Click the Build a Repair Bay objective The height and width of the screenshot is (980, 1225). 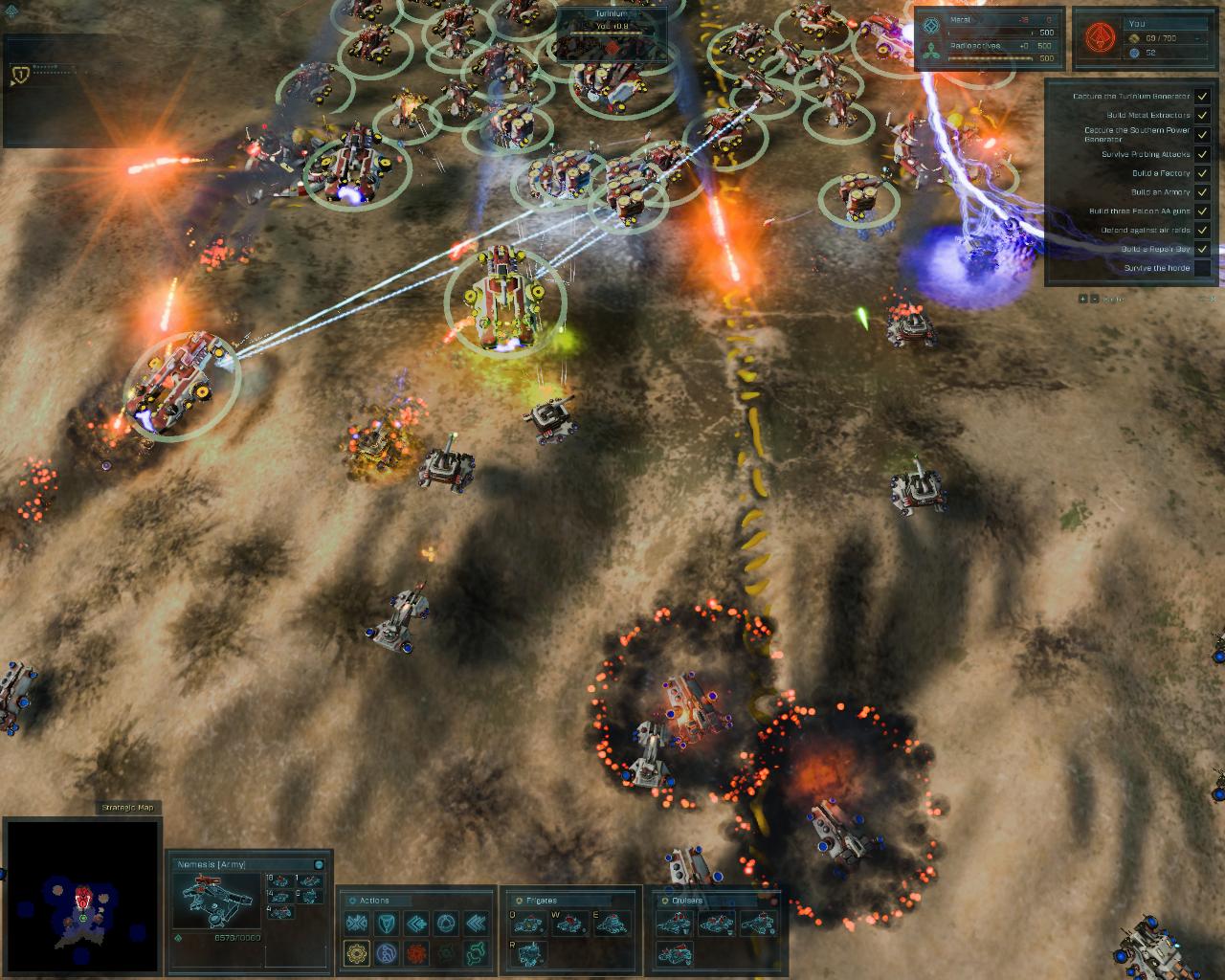pyautogui.click(x=1155, y=249)
